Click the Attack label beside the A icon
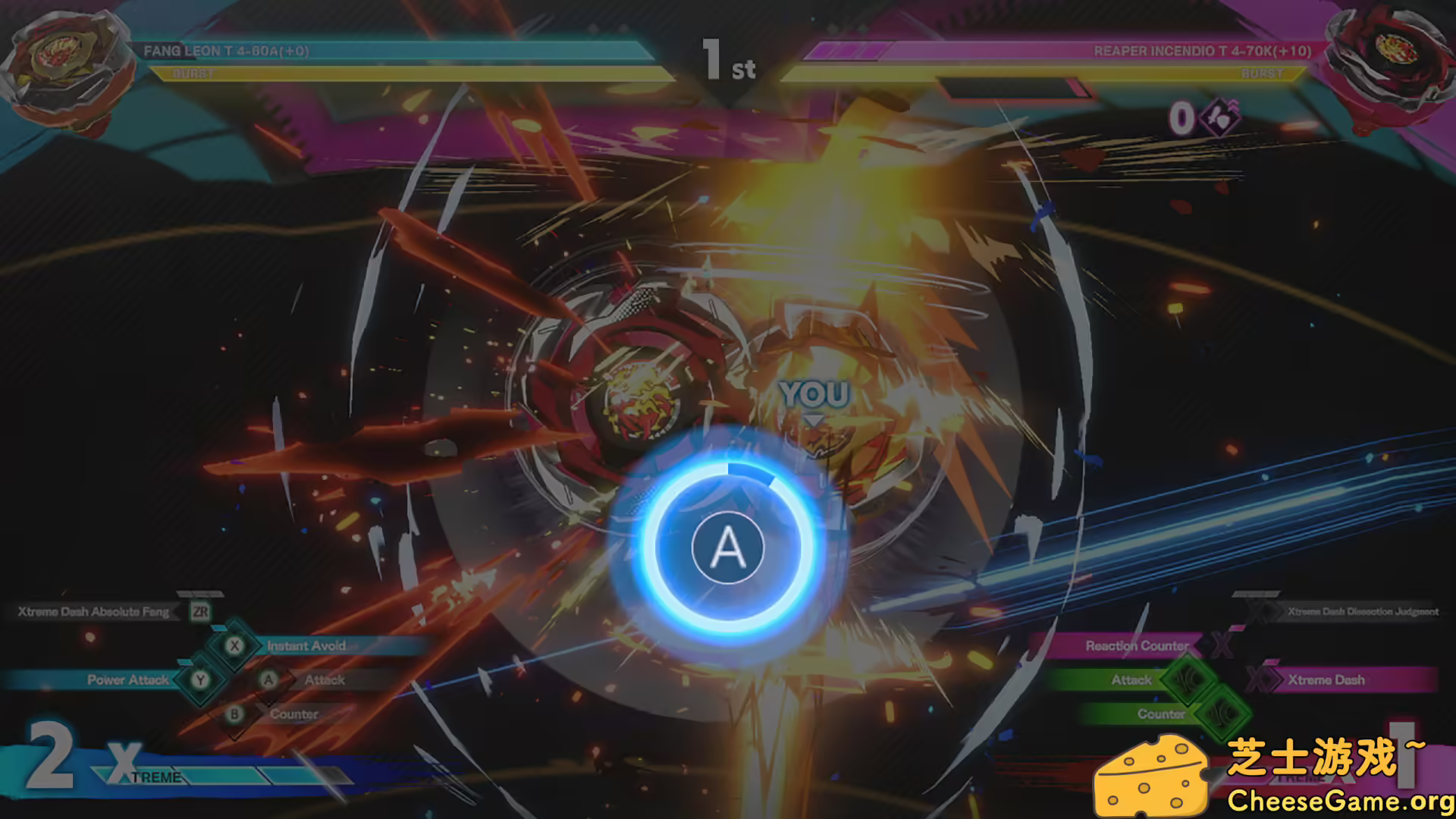 325,679
